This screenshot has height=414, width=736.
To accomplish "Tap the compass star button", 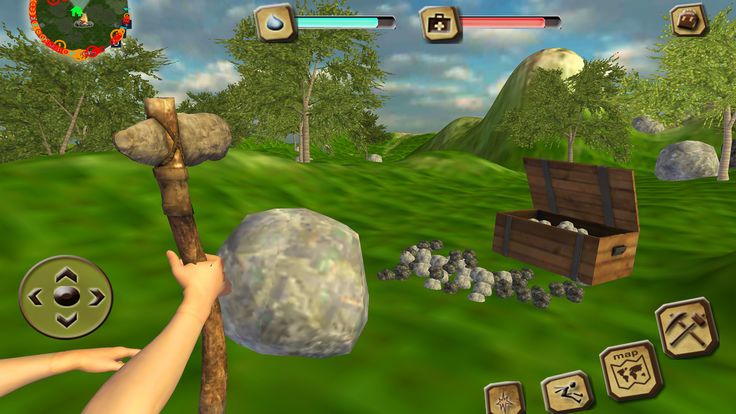I will coord(504,399).
